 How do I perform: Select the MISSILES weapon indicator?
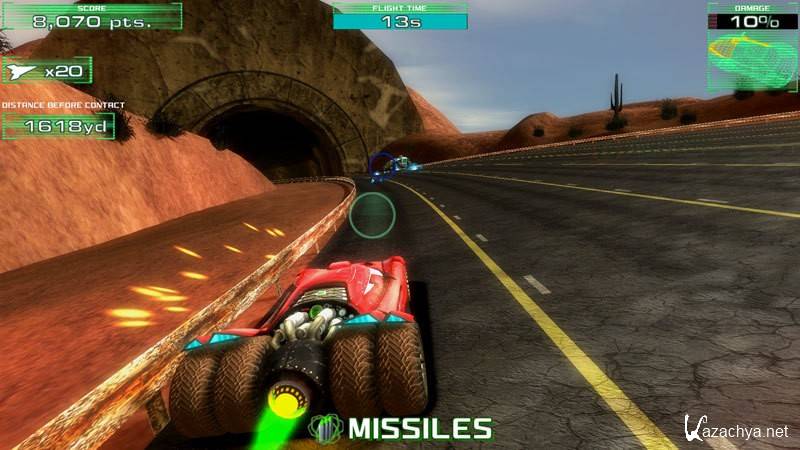402,429
